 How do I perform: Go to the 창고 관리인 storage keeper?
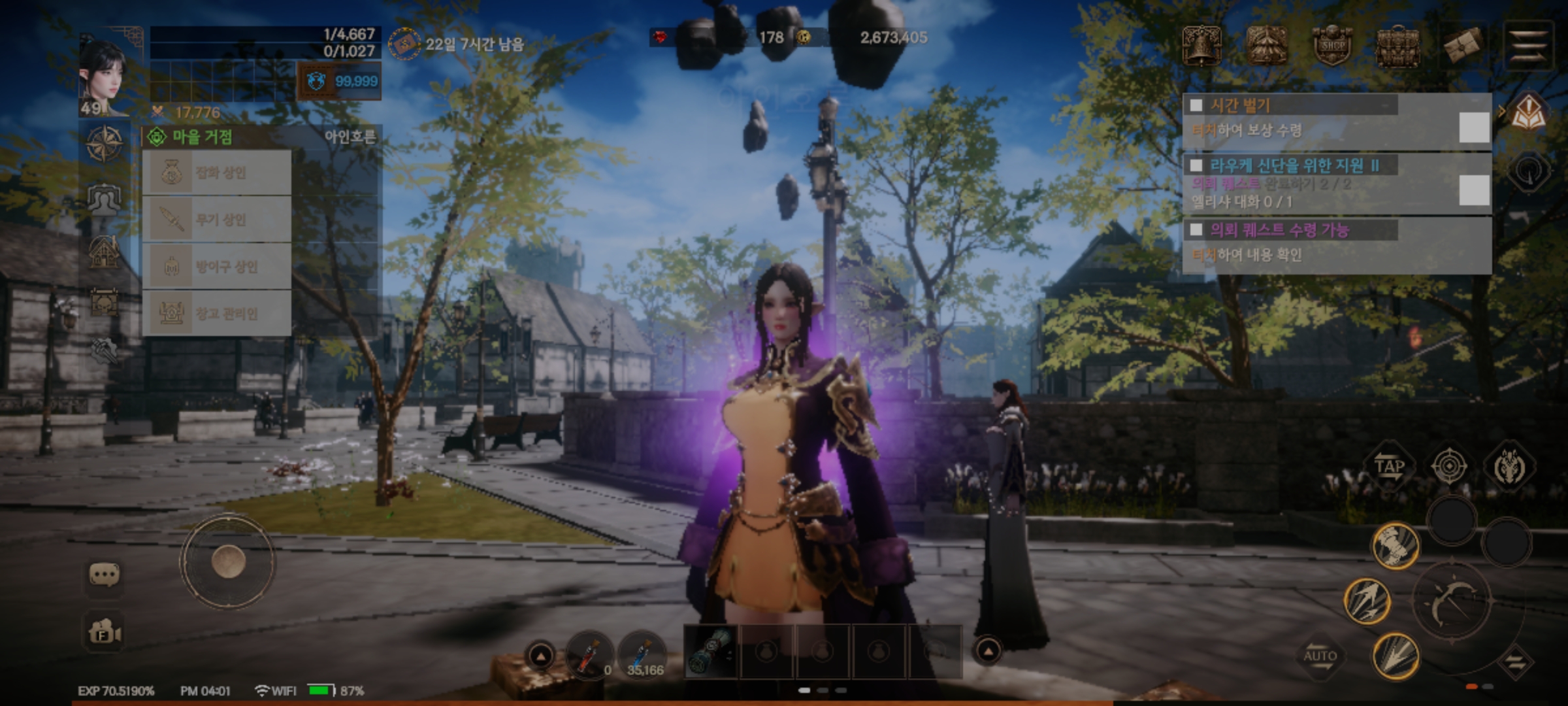(x=217, y=314)
